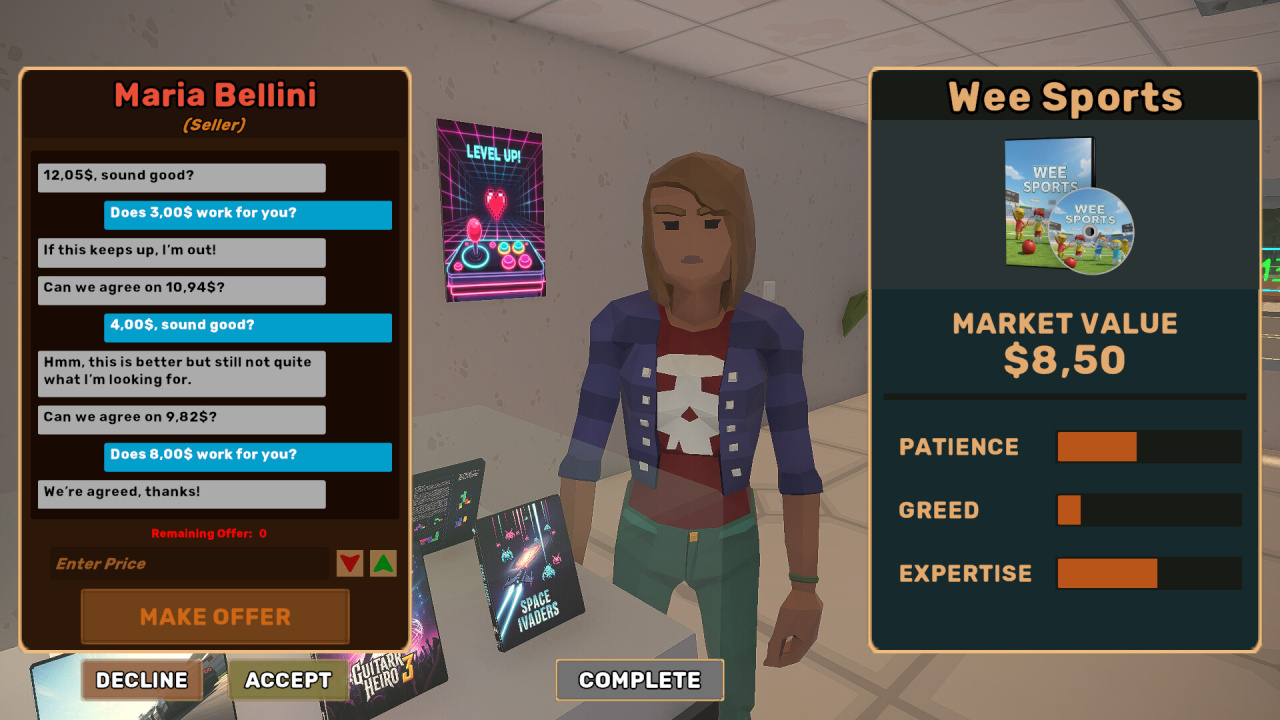Accept the negotiated price
The height and width of the screenshot is (720, 1280).
288,680
